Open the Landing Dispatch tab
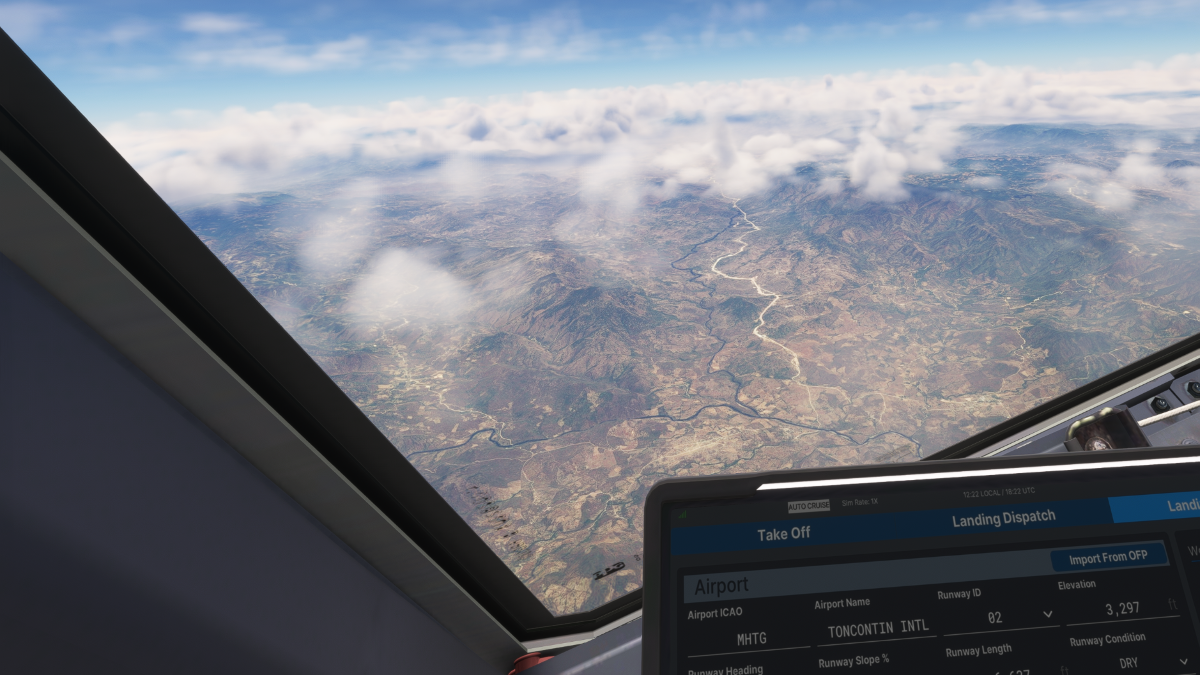1200x675 pixels. click(1003, 518)
